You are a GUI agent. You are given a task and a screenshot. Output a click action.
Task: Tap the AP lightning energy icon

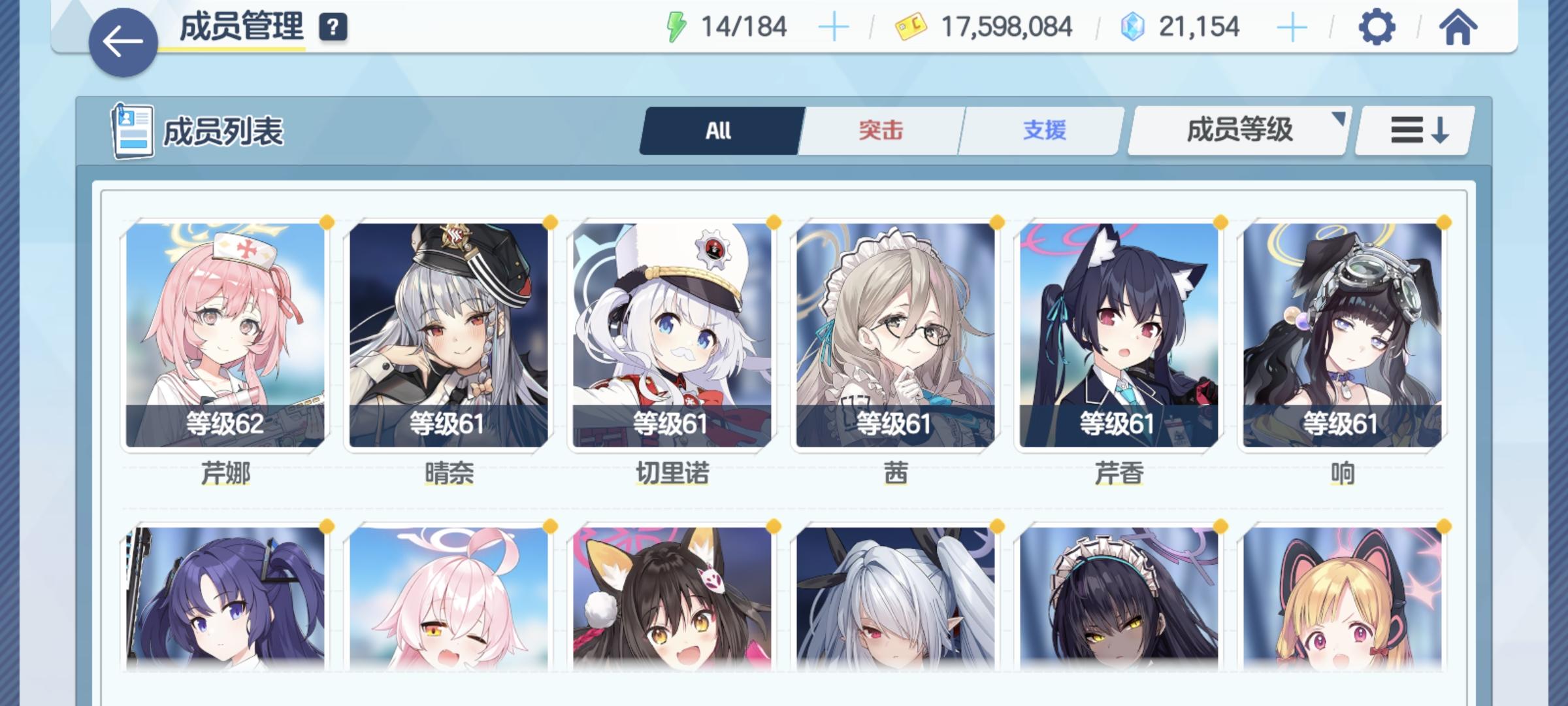pos(676,26)
